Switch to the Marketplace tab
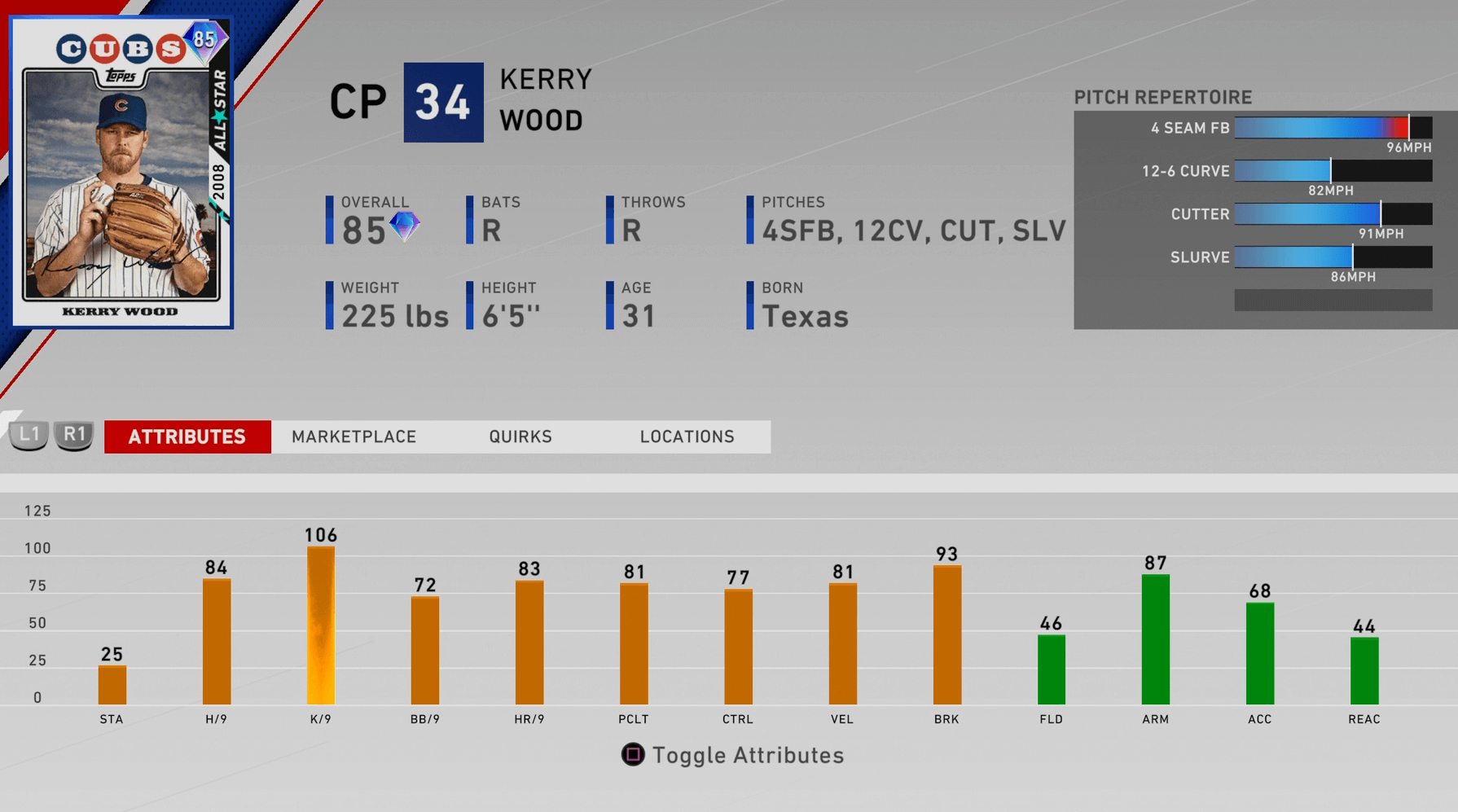Viewport: 1458px width, 812px height. tap(354, 437)
